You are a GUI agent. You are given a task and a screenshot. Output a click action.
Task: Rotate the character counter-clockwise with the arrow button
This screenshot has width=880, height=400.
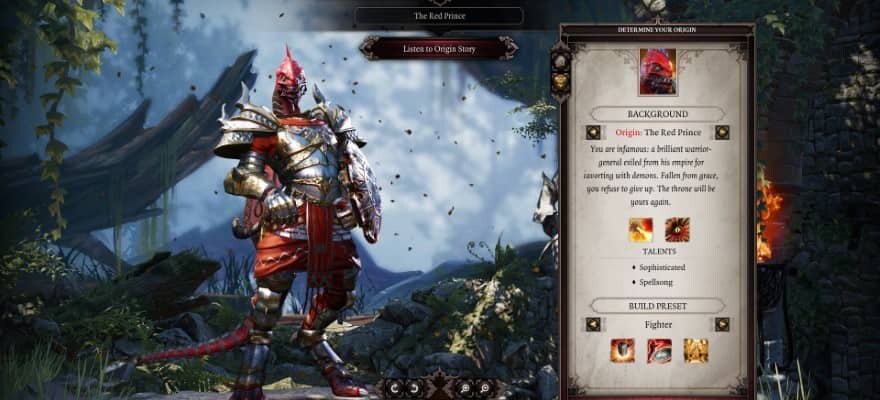(x=393, y=387)
